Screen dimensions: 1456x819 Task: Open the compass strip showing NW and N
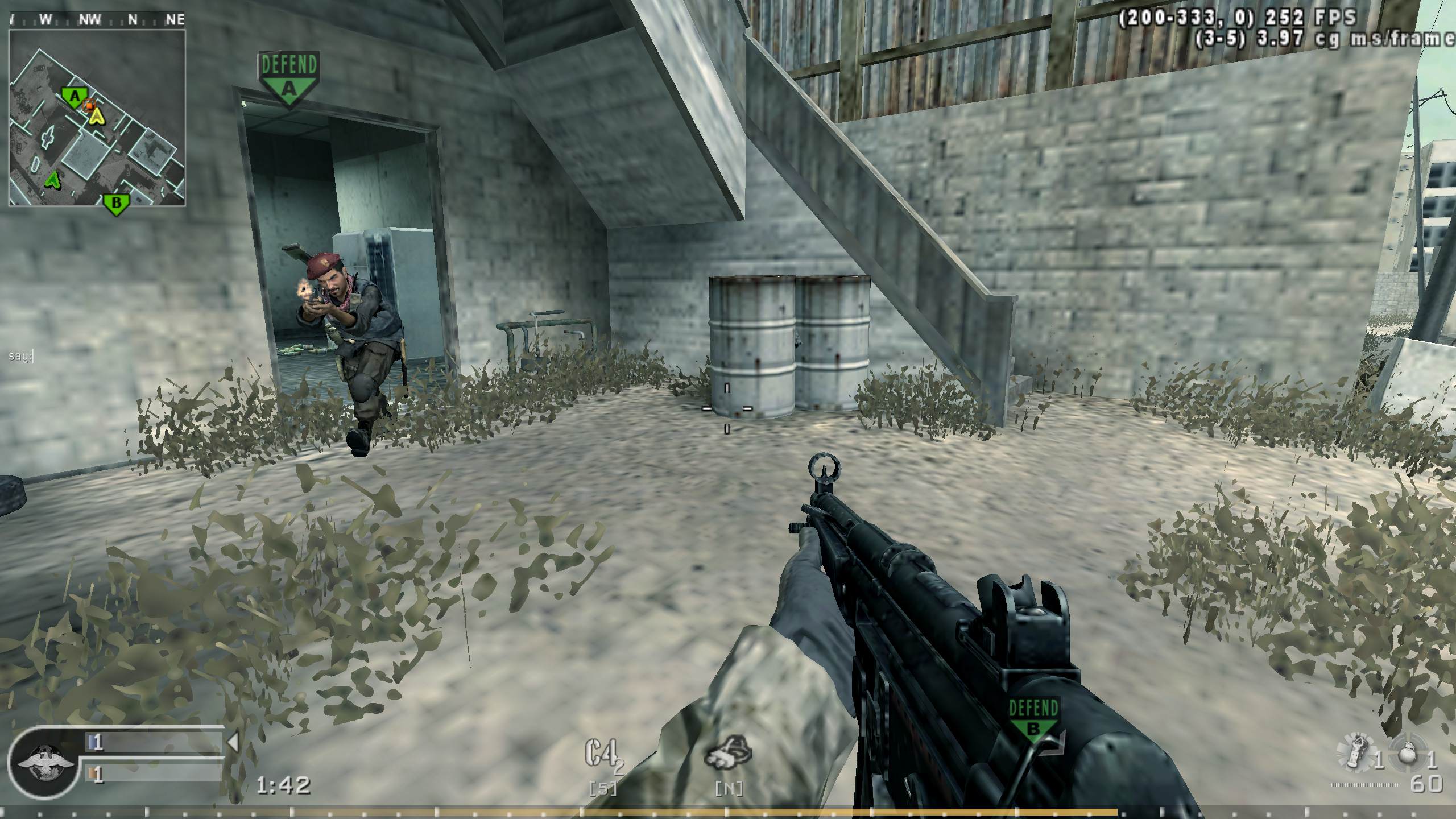97,19
